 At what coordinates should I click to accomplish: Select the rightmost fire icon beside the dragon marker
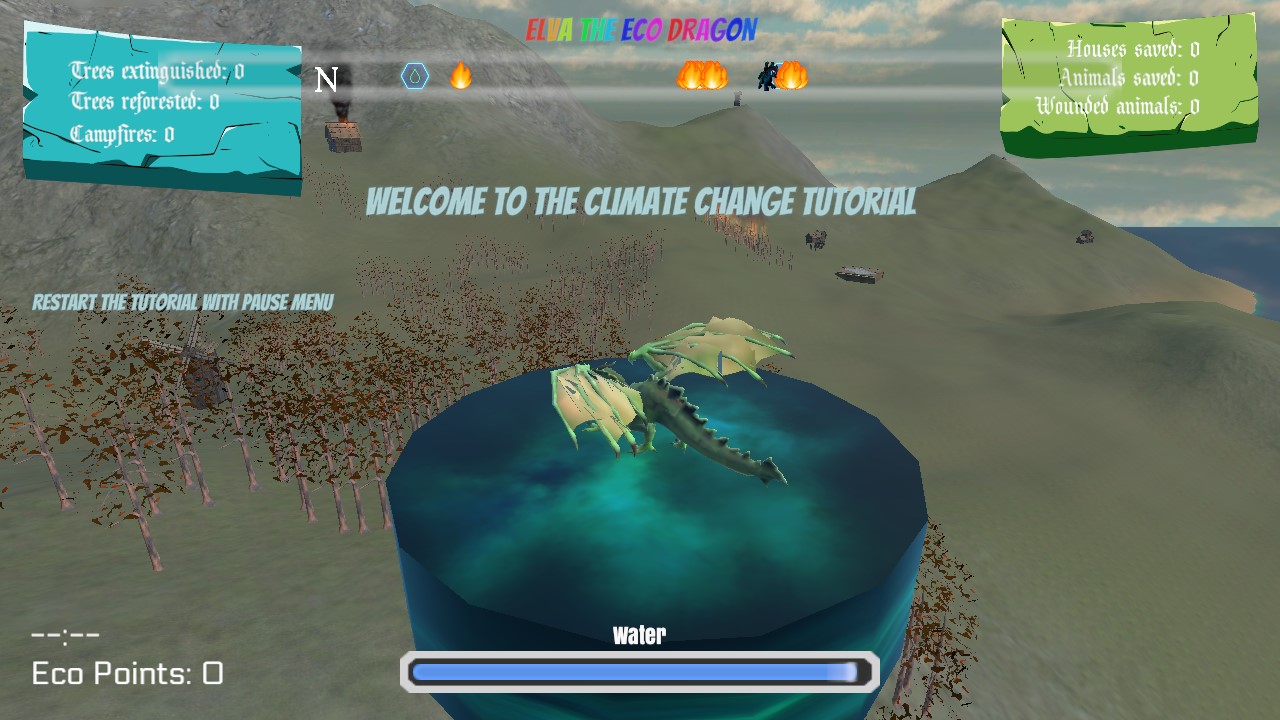pos(791,75)
